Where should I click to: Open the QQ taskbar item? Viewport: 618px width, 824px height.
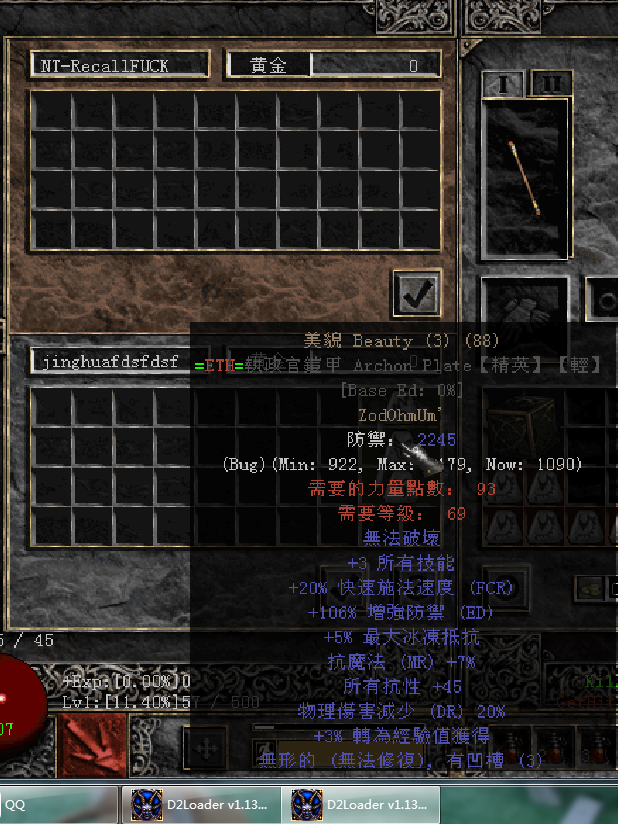[58, 804]
